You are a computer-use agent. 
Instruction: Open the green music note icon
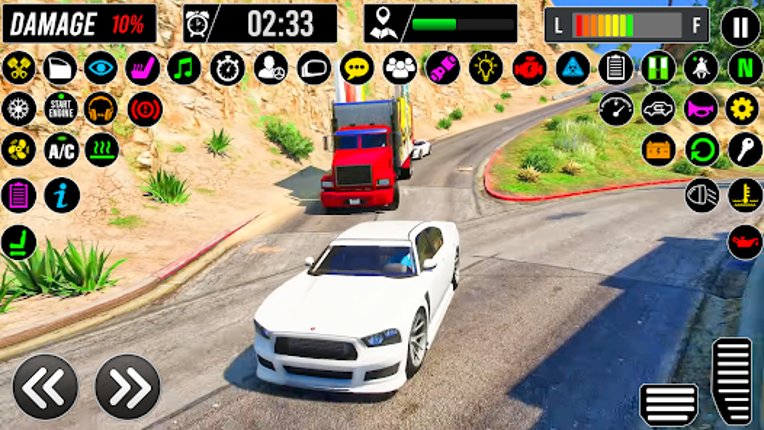click(184, 68)
